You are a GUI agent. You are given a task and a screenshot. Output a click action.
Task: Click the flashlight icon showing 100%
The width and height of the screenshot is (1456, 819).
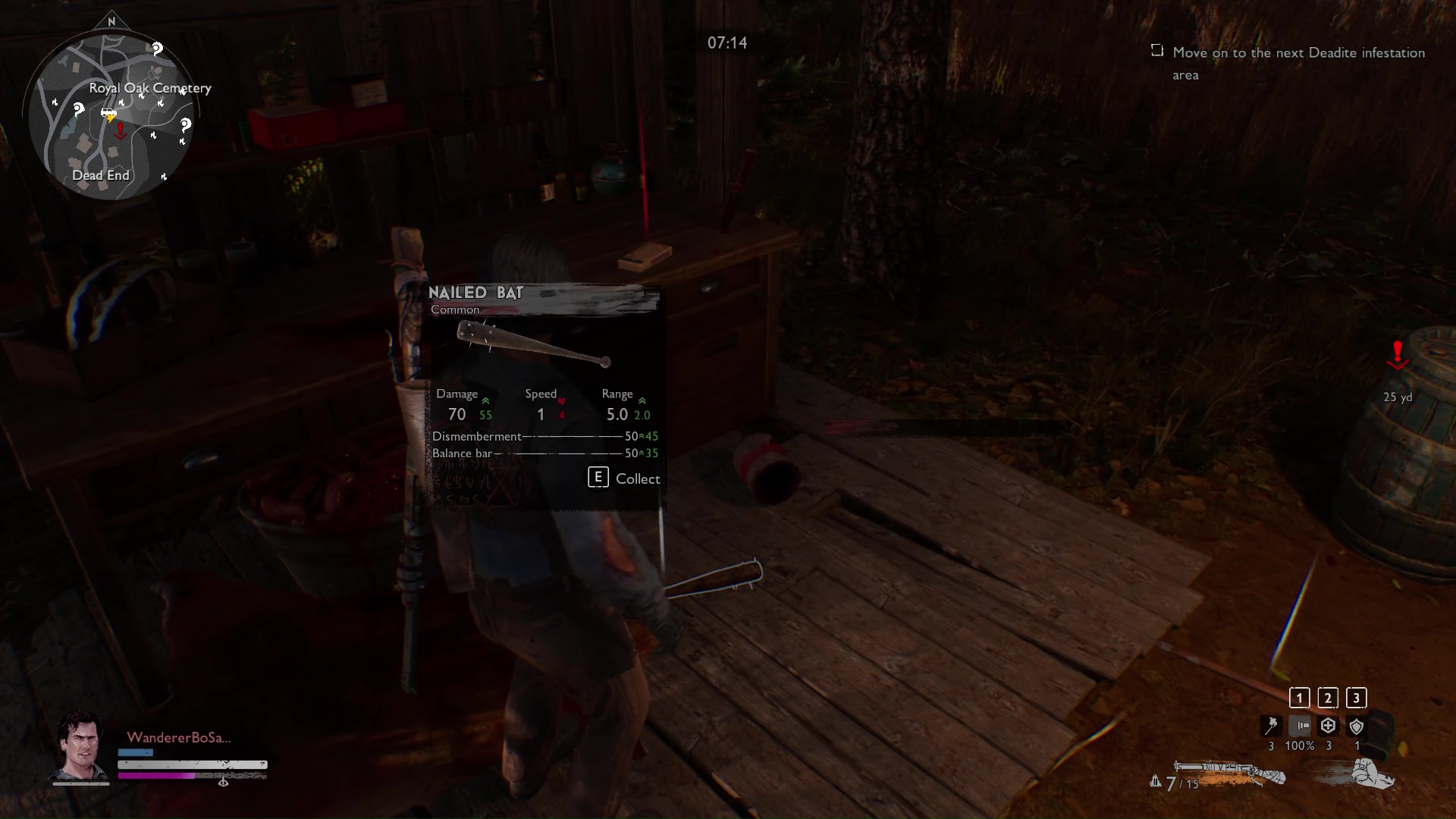1301,726
